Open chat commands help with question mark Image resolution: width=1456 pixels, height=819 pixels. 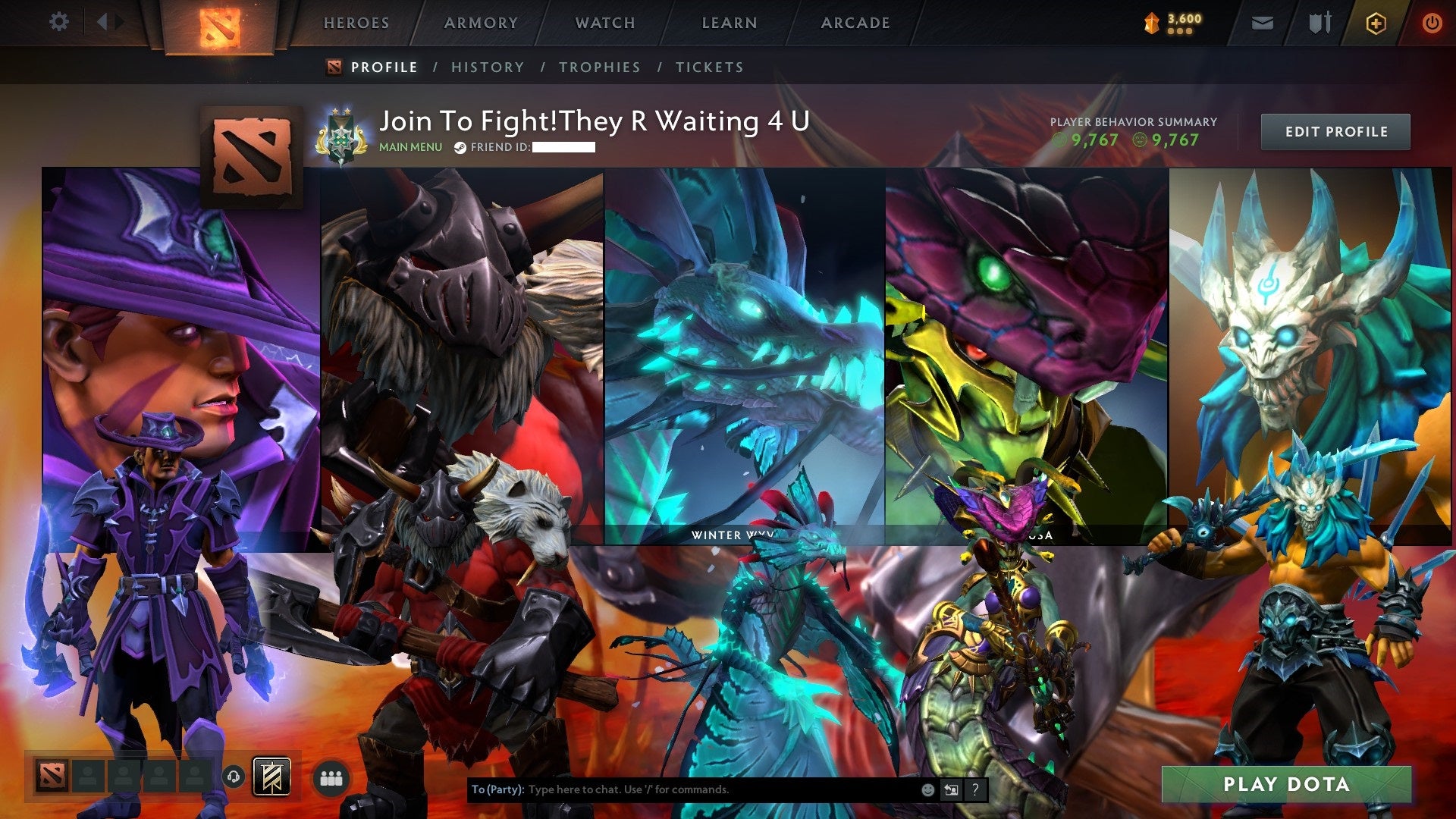click(974, 789)
